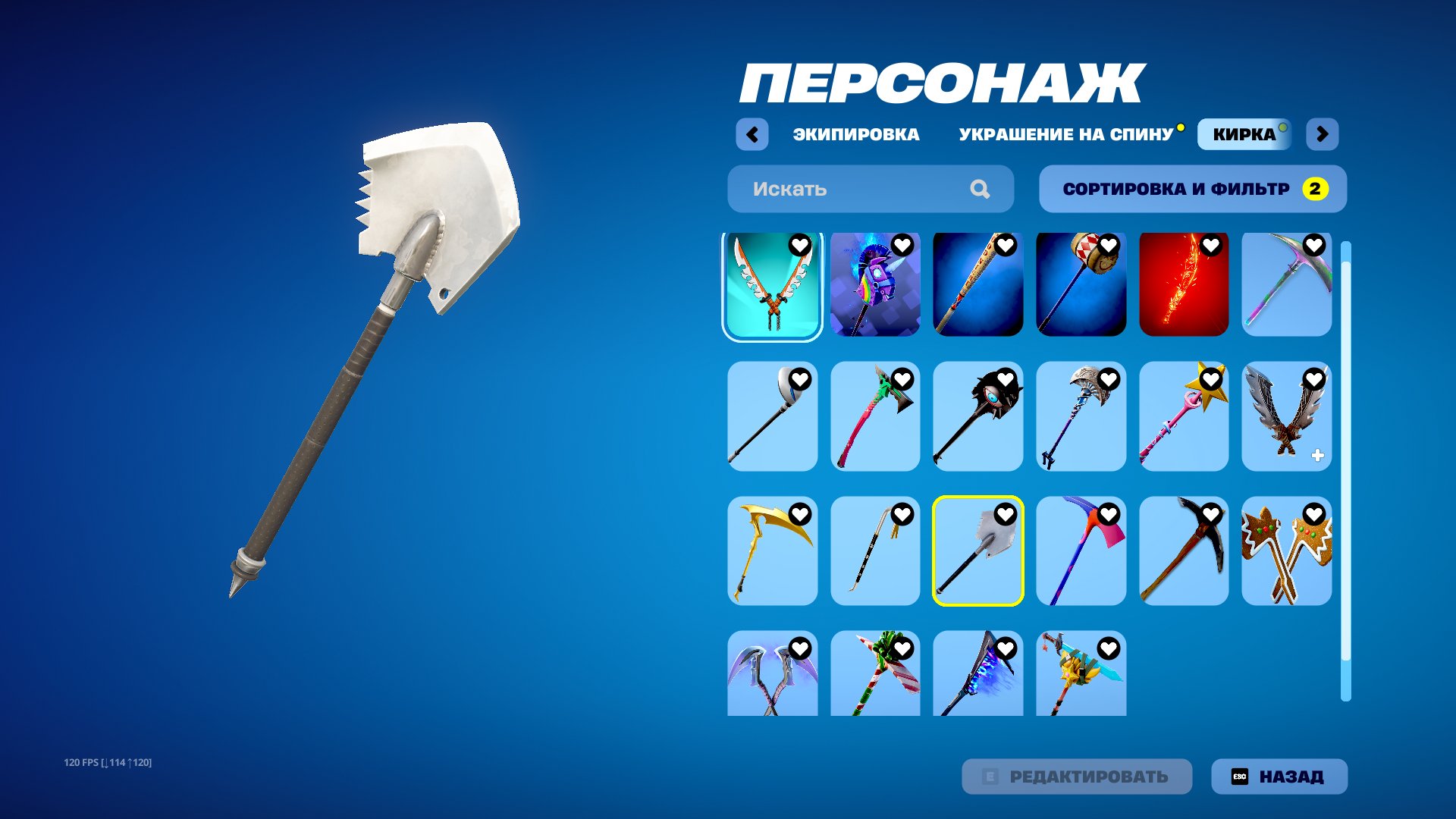Screen dimensions: 1456x819
Task: Select the rainbow unicorn pickaxe
Action: pos(874,284)
